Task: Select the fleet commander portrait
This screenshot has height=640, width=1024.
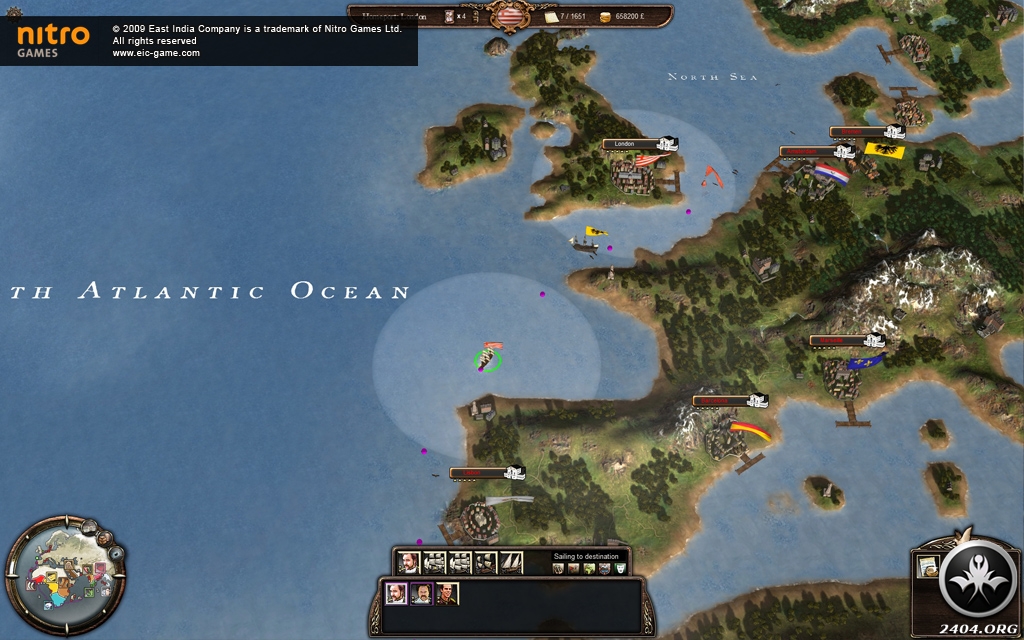Action: click(407, 563)
